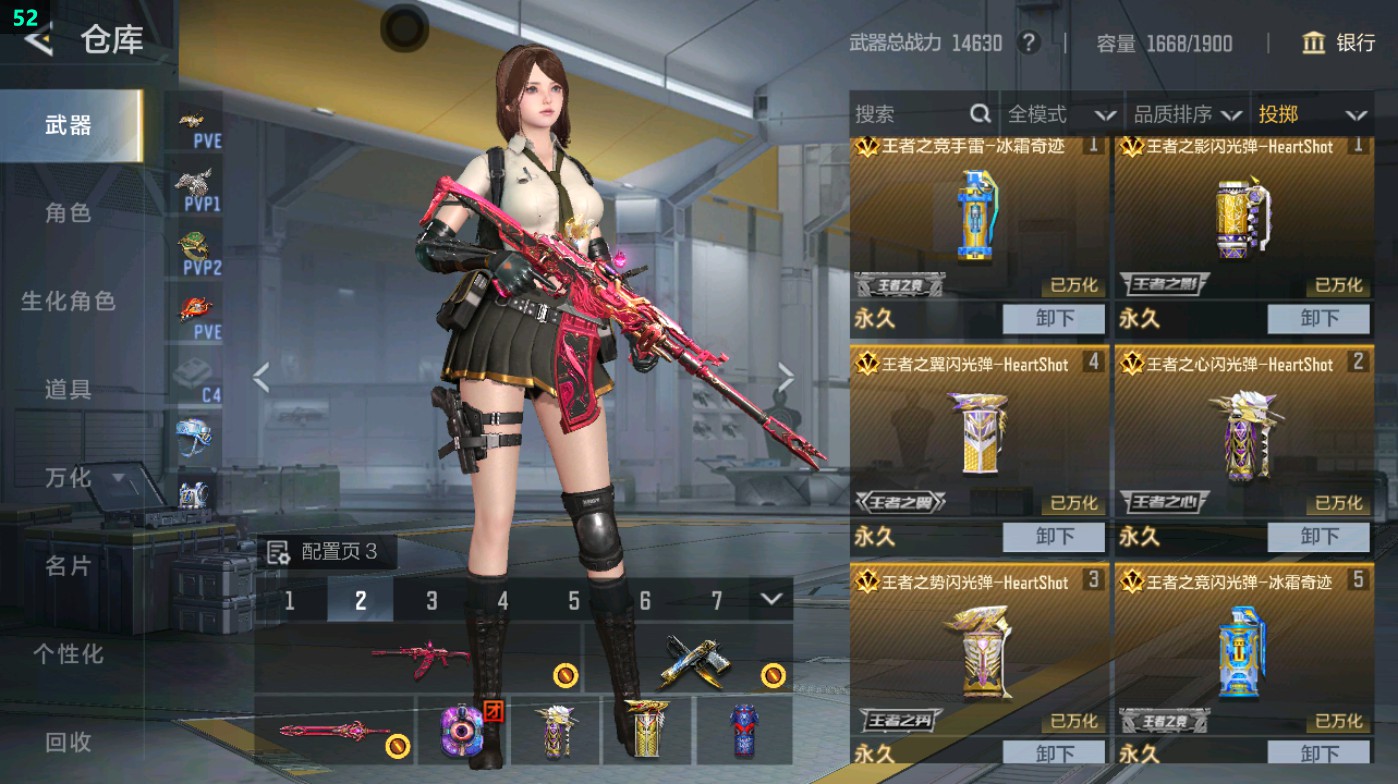
Task: Open the 生化角色 category
Action: coord(68,301)
